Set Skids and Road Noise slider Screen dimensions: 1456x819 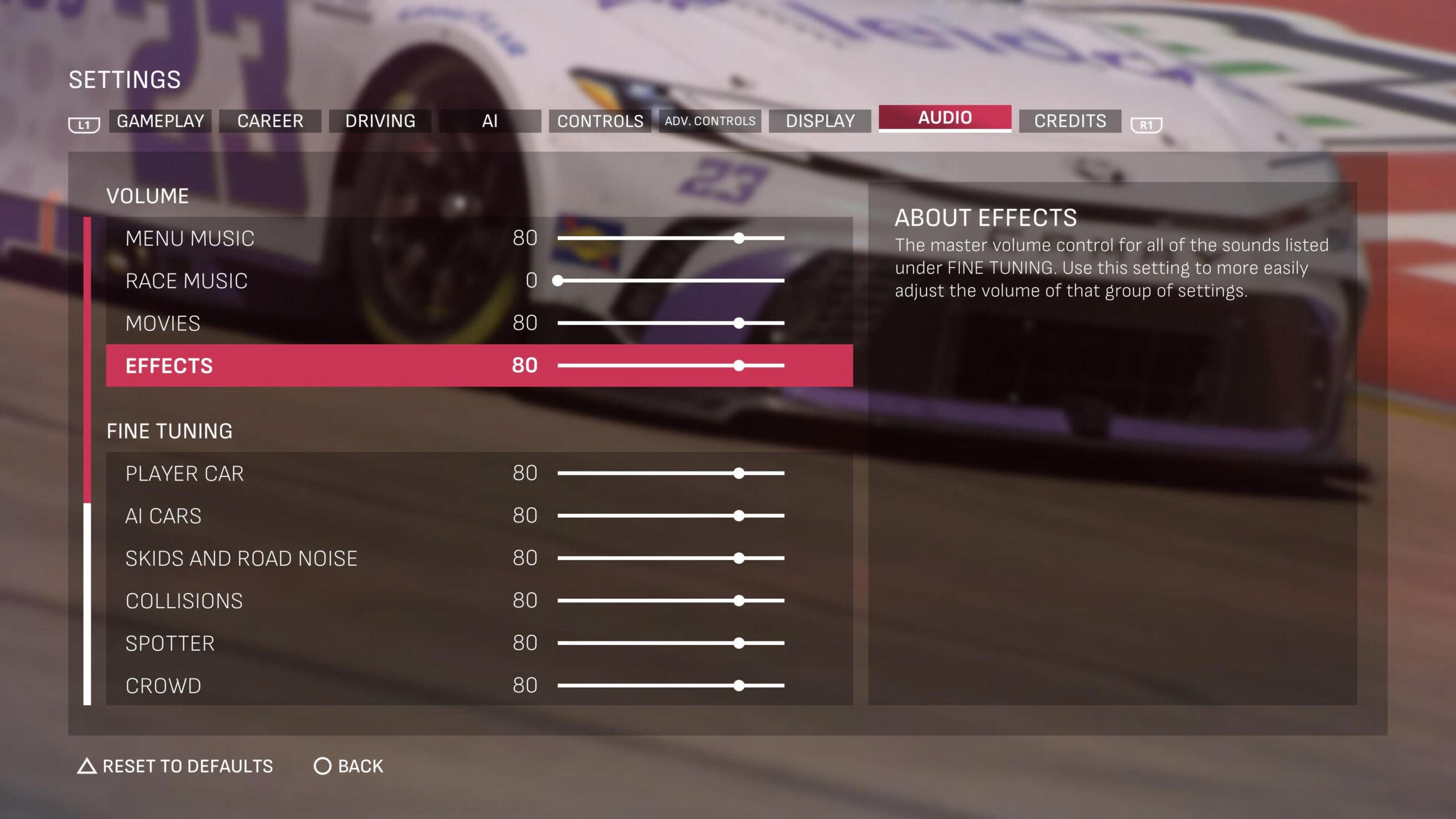coord(738,559)
